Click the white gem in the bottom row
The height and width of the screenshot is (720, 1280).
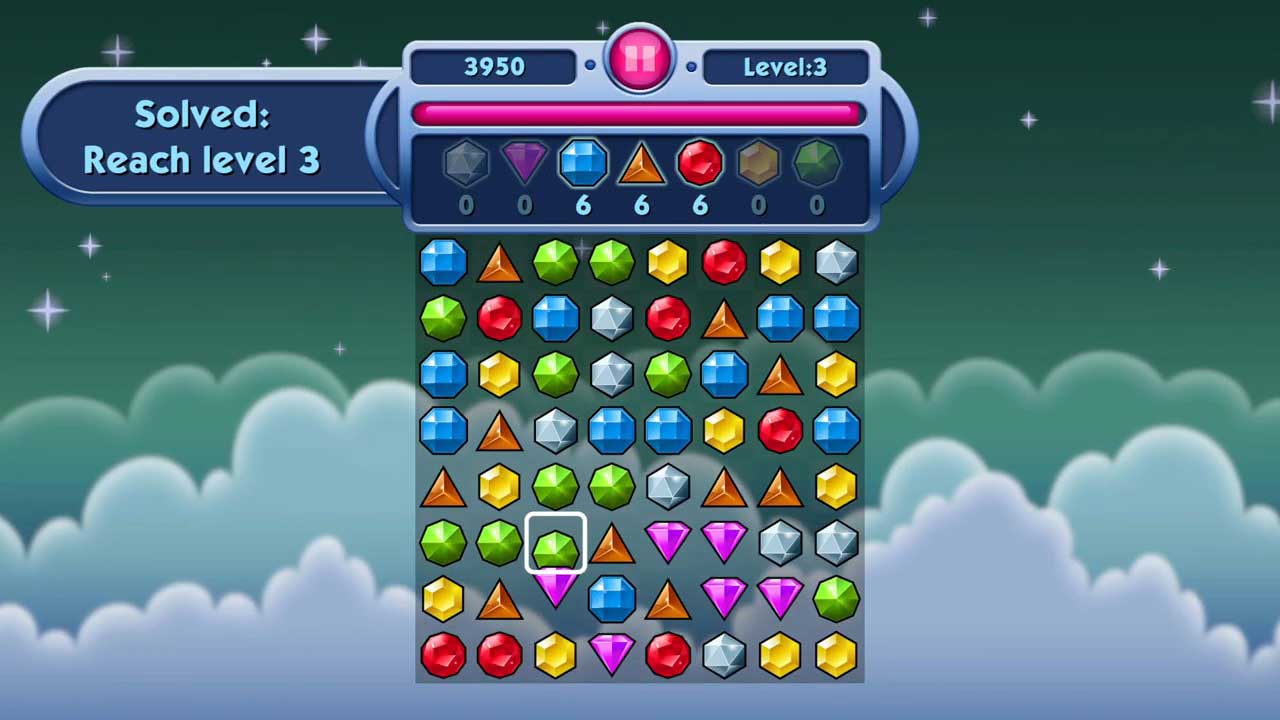pyautogui.click(x=724, y=655)
